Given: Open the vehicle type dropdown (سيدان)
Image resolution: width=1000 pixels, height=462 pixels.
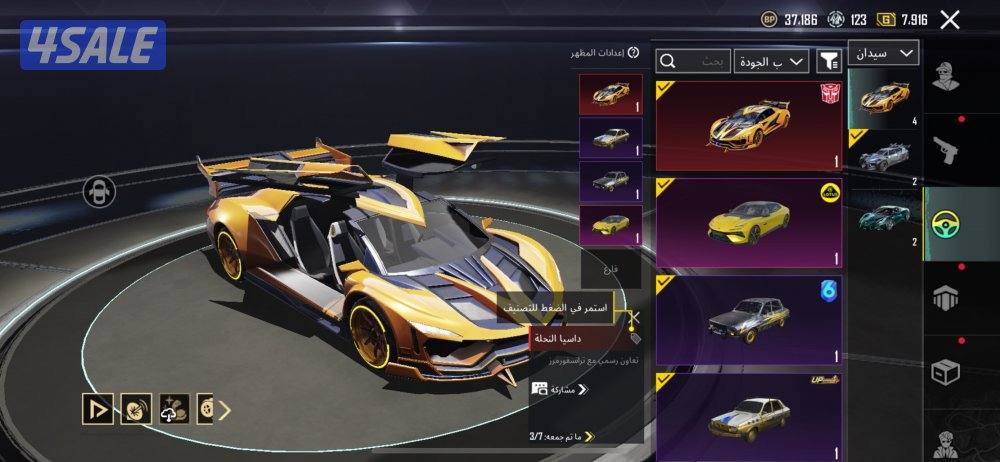Looking at the screenshot, I should (x=883, y=53).
